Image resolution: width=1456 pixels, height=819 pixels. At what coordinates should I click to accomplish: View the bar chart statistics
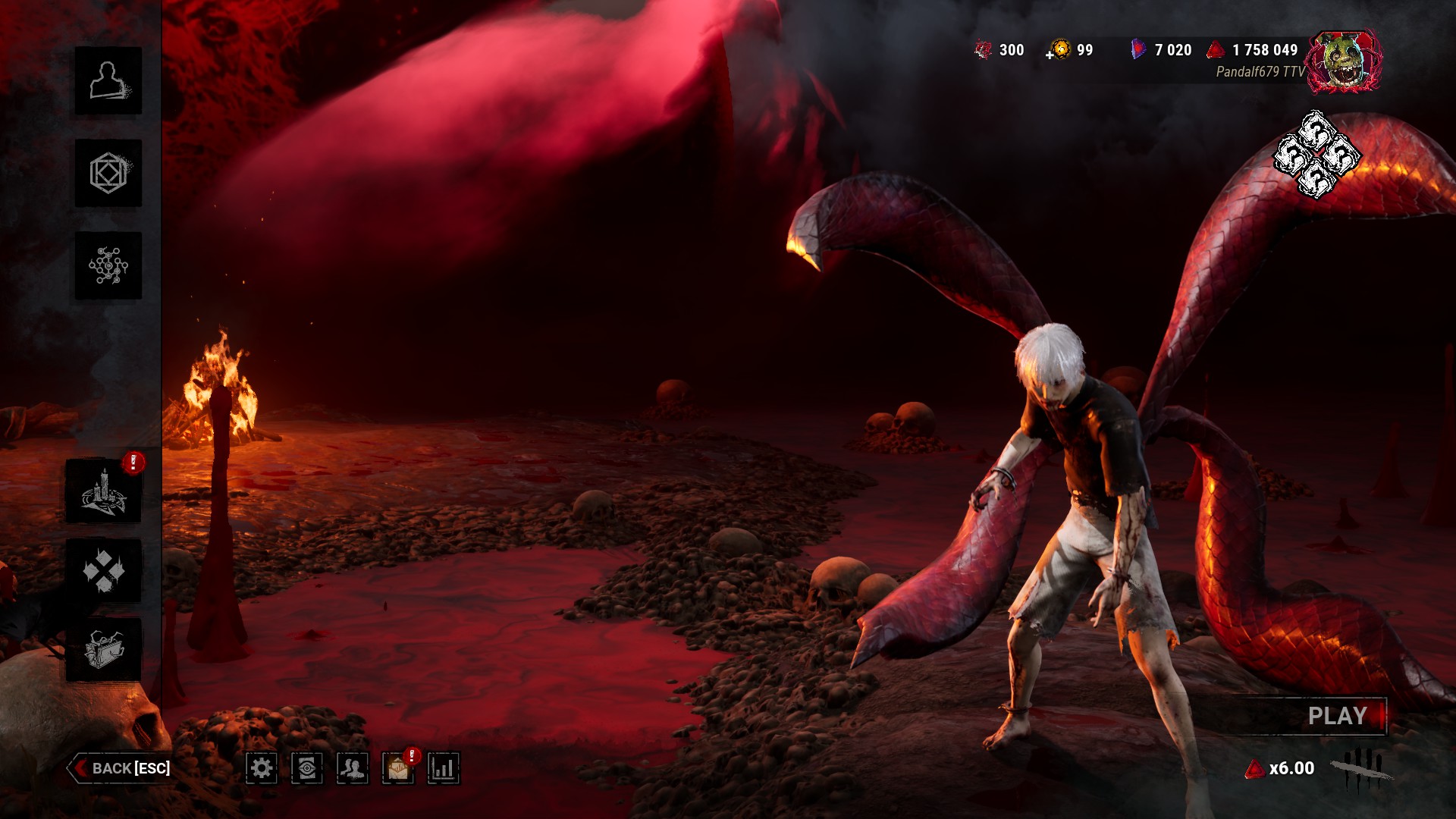444,769
